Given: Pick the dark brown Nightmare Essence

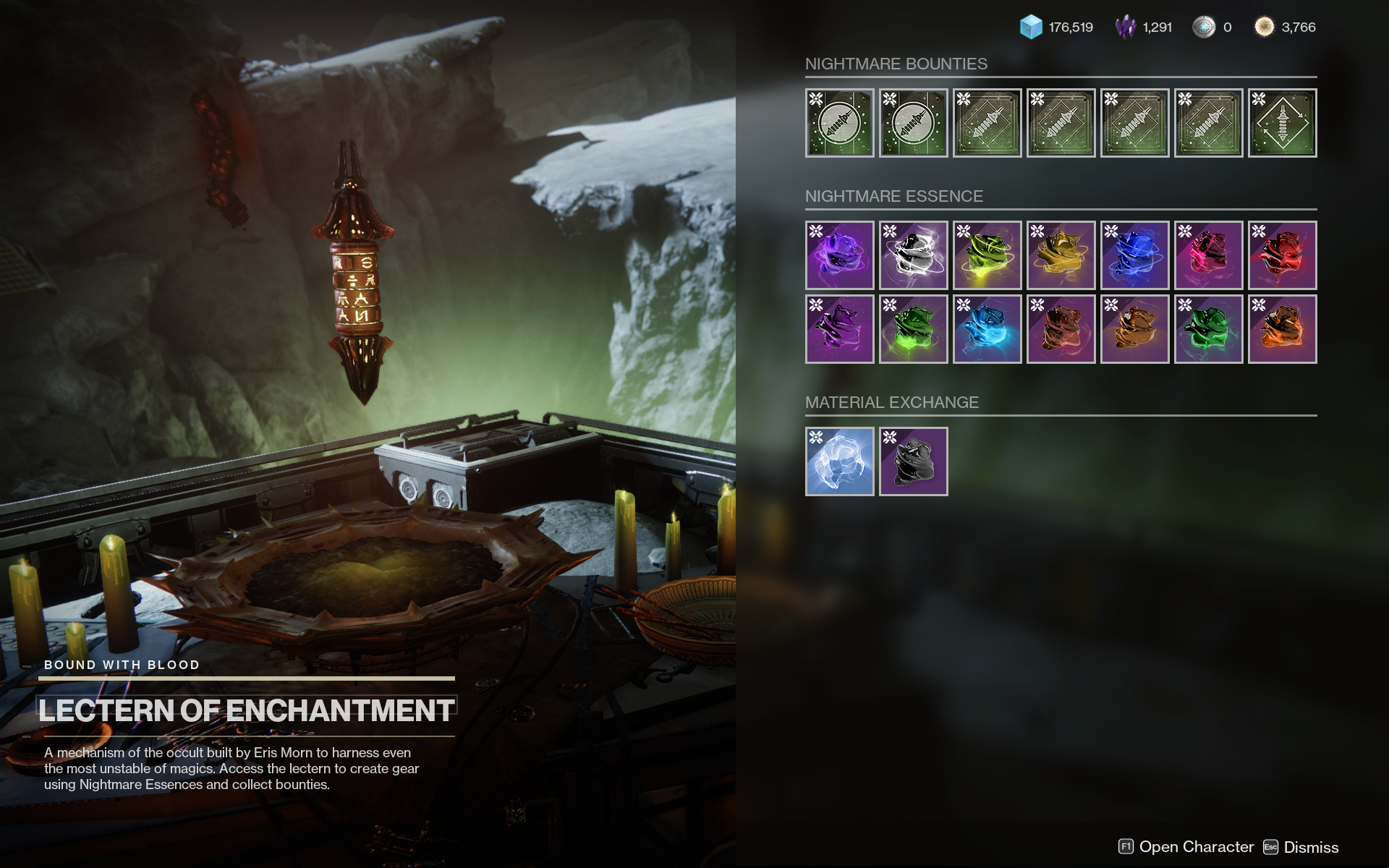Looking at the screenshot, I should (1061, 329).
